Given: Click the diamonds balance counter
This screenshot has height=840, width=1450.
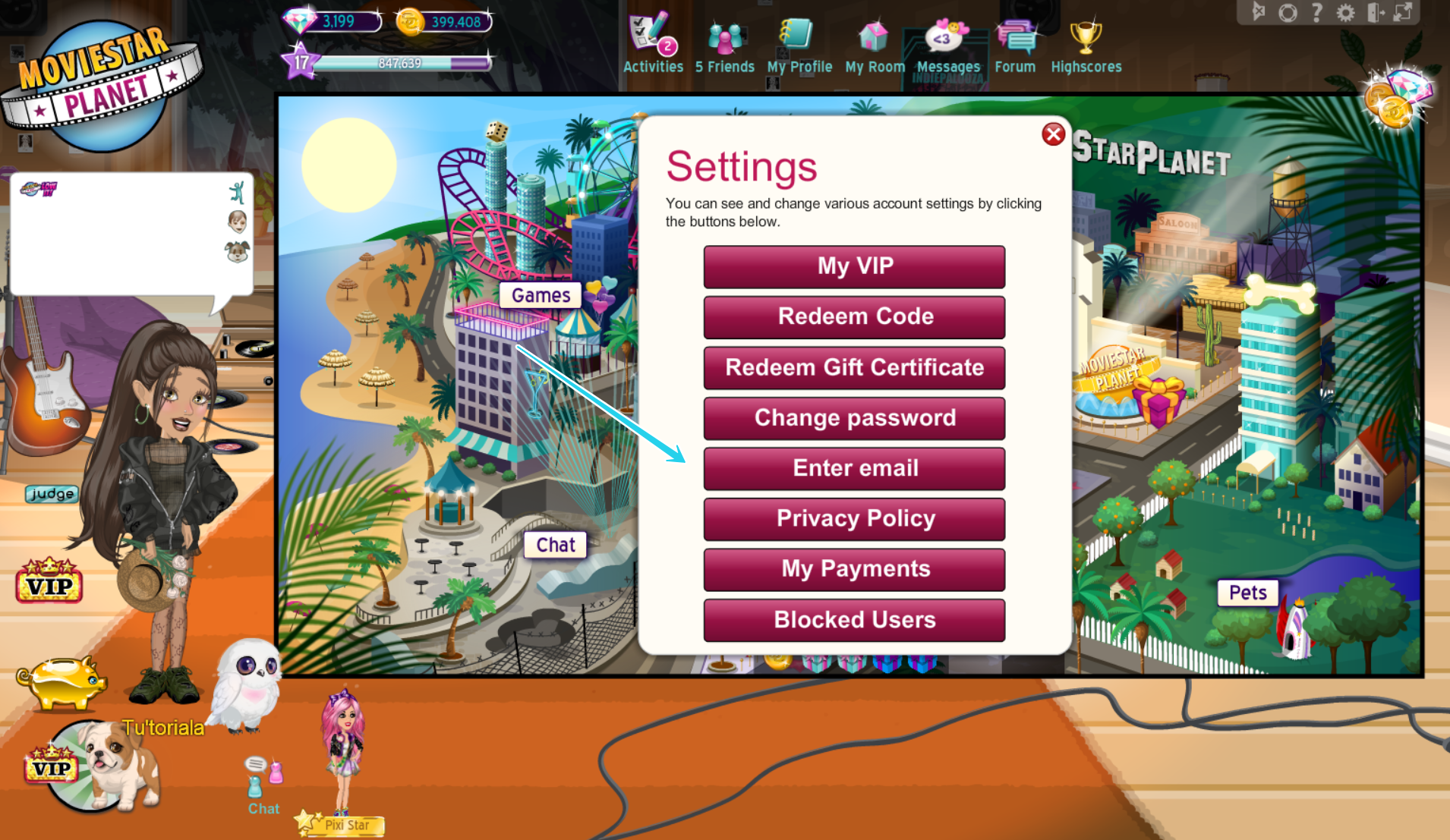Looking at the screenshot, I should point(334,22).
